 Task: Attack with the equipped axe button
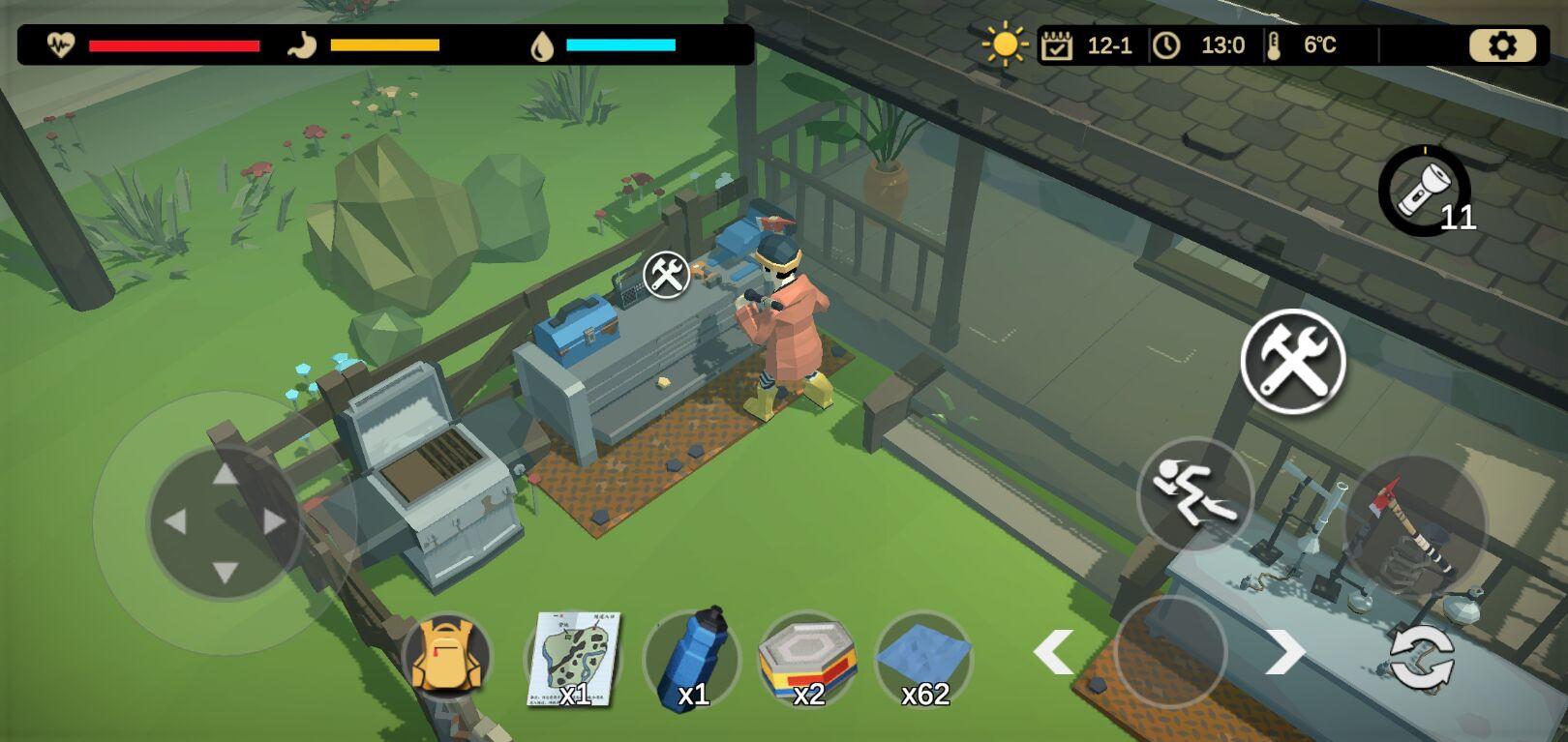coord(1415,527)
